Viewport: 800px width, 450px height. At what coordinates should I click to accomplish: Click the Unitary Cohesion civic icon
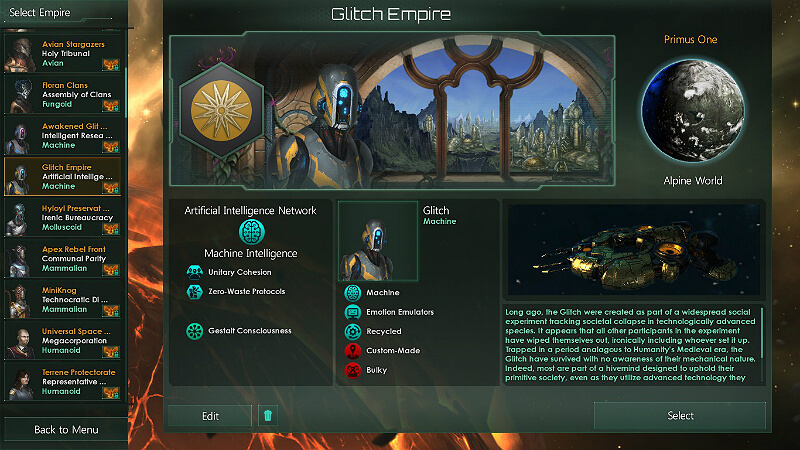coord(194,272)
